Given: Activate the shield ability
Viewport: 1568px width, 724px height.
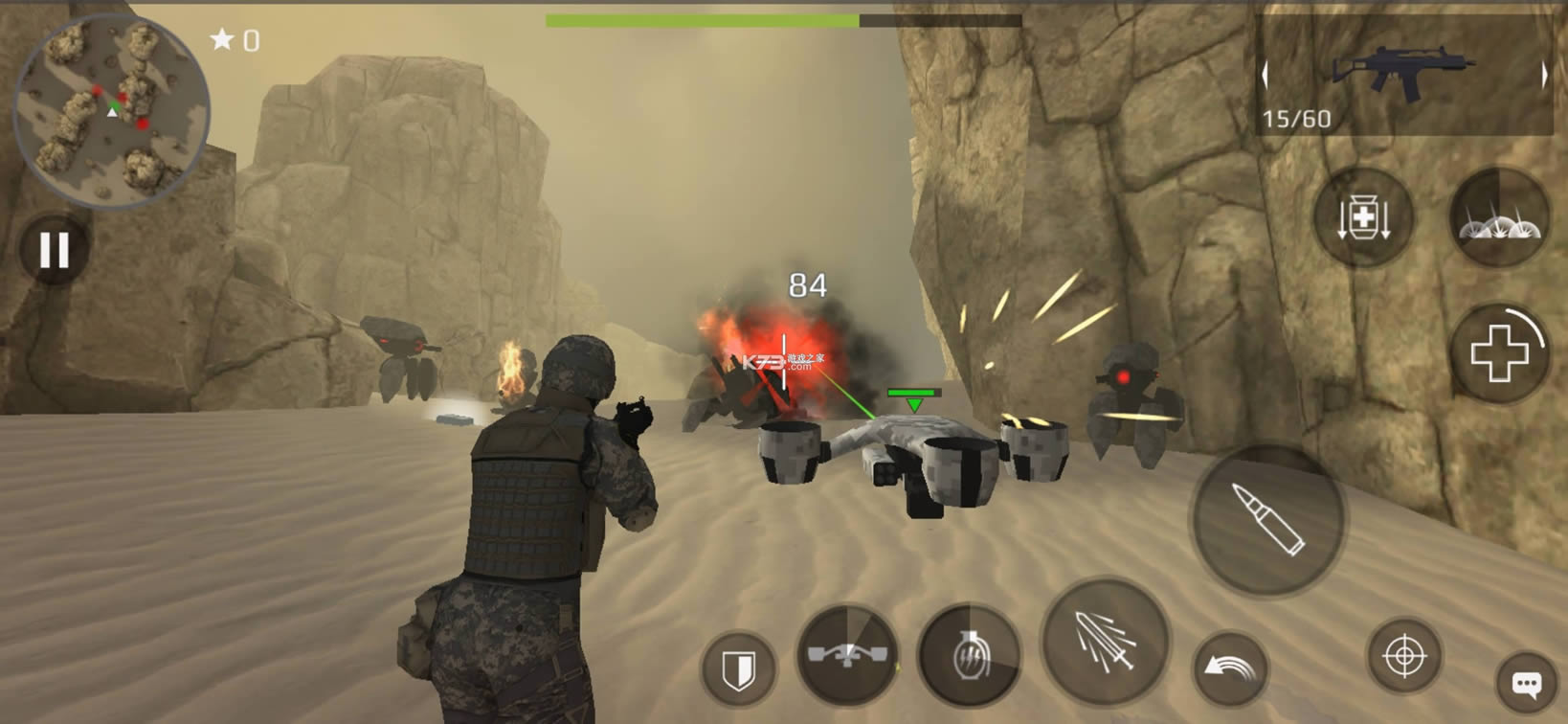Looking at the screenshot, I should tap(738, 668).
